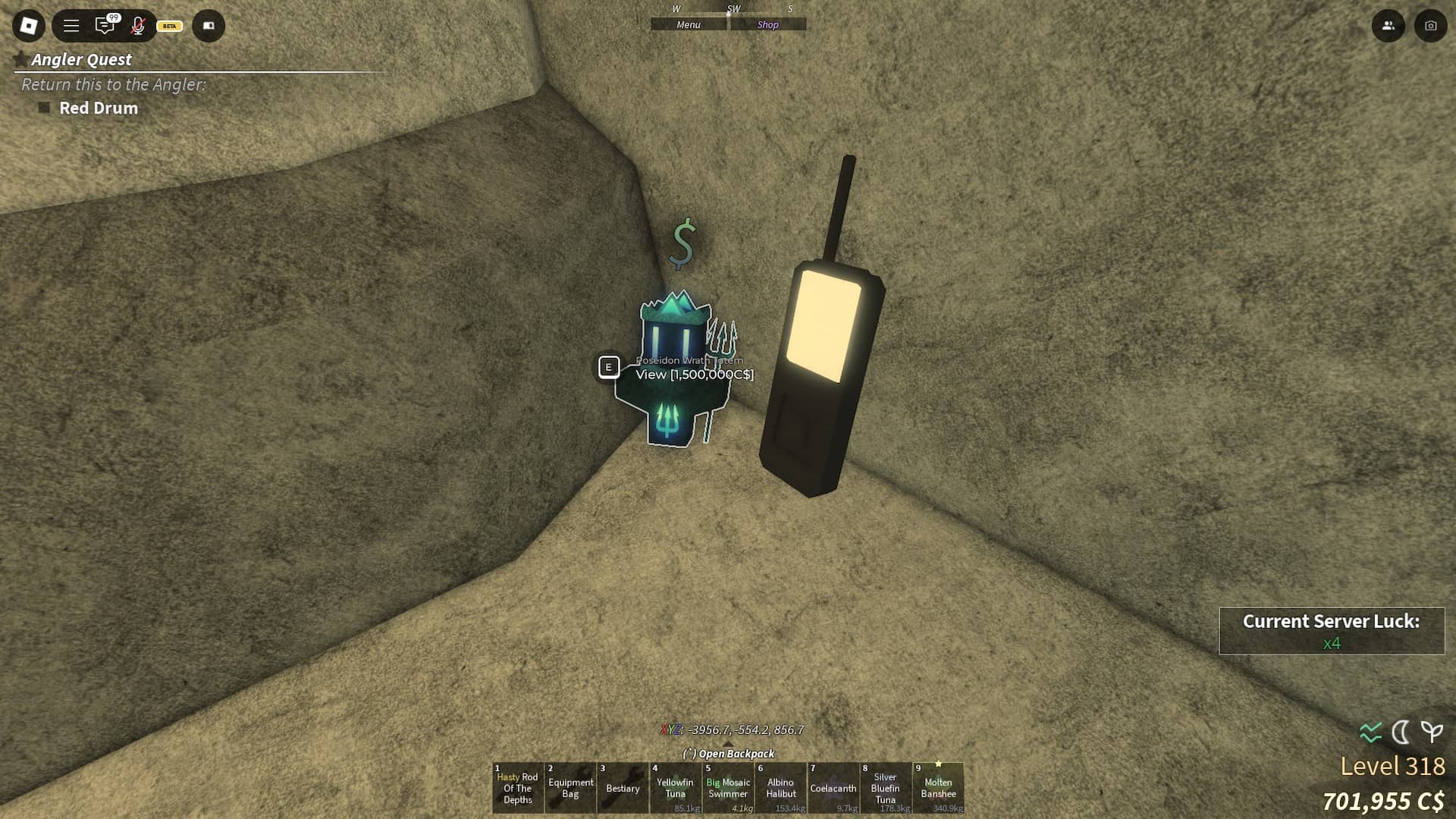Viewport: 1456px width, 819px height.
Task: Click the screenshot camera icon
Action: click(x=1430, y=26)
